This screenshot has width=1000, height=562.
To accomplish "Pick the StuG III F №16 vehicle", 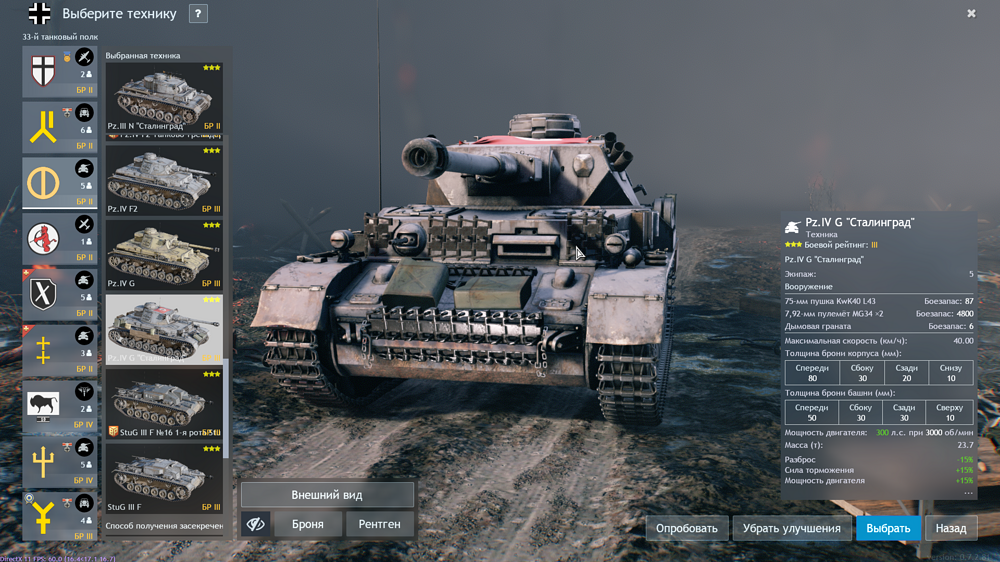I will point(164,403).
